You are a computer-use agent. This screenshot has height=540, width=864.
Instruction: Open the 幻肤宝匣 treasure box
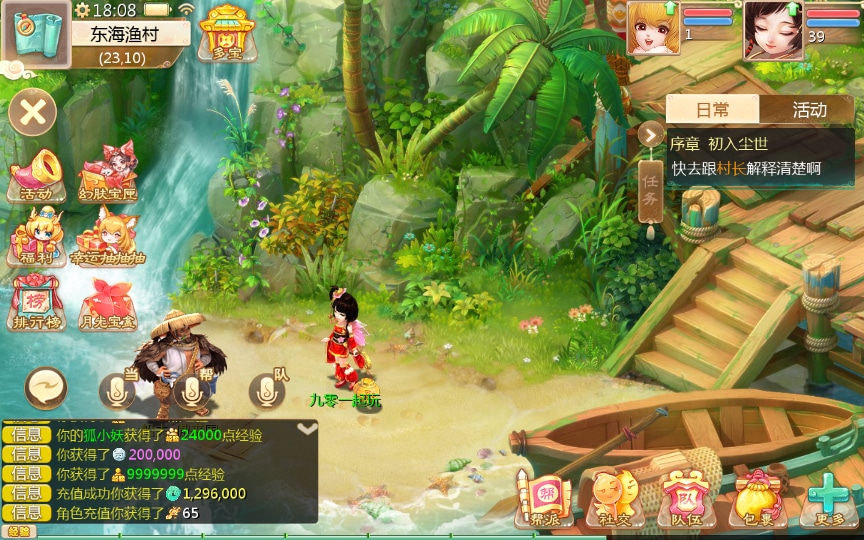click(x=107, y=171)
